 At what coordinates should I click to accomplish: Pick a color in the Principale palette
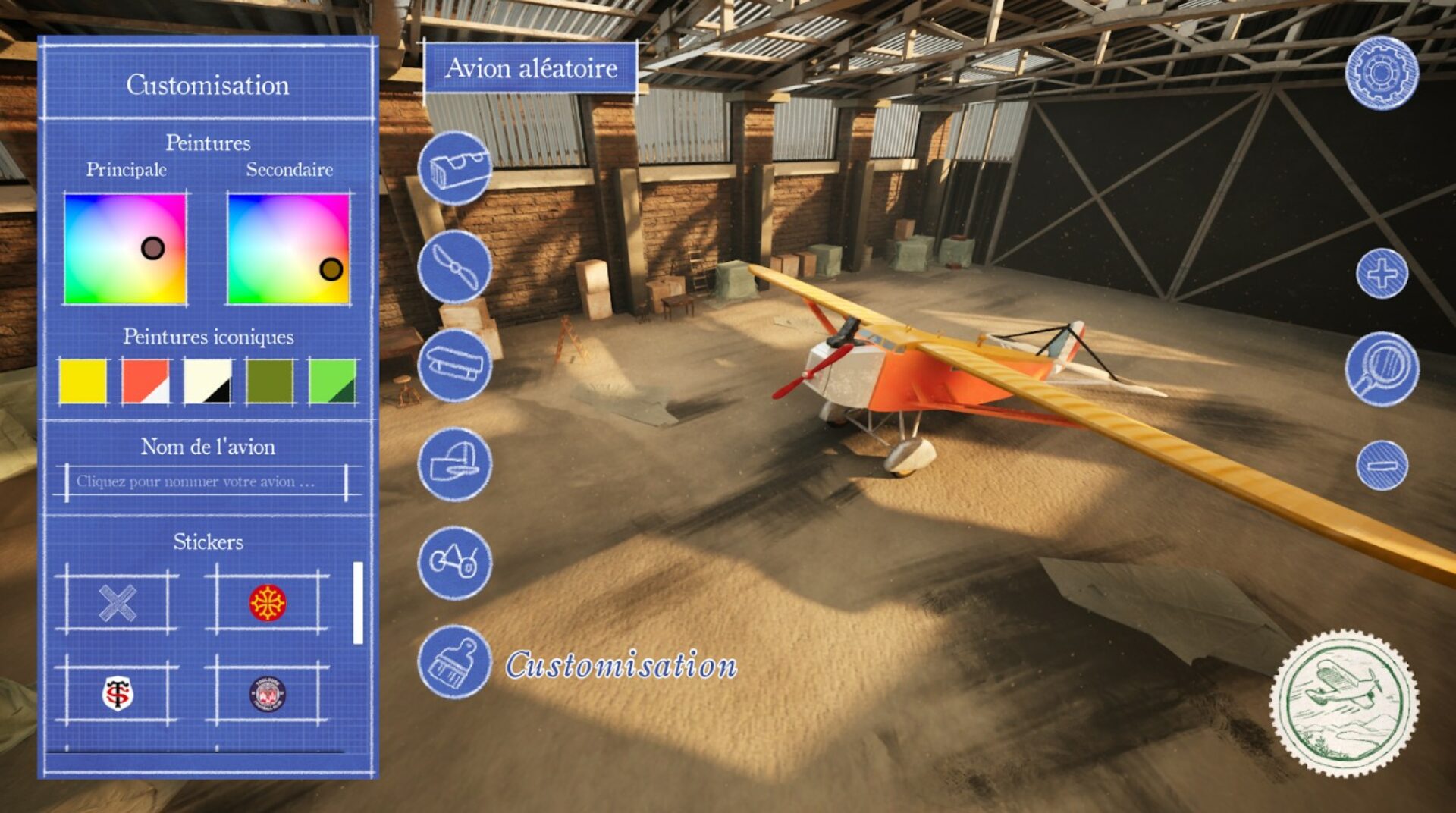125,249
